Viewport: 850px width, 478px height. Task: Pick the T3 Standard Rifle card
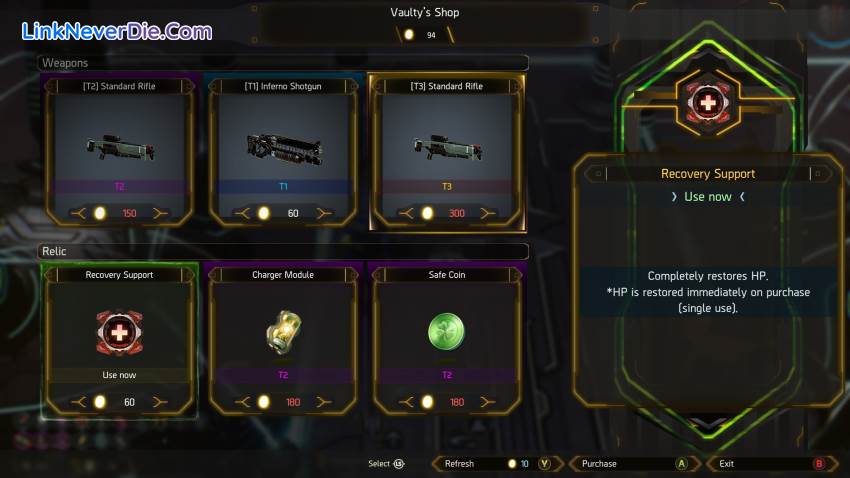(x=446, y=150)
